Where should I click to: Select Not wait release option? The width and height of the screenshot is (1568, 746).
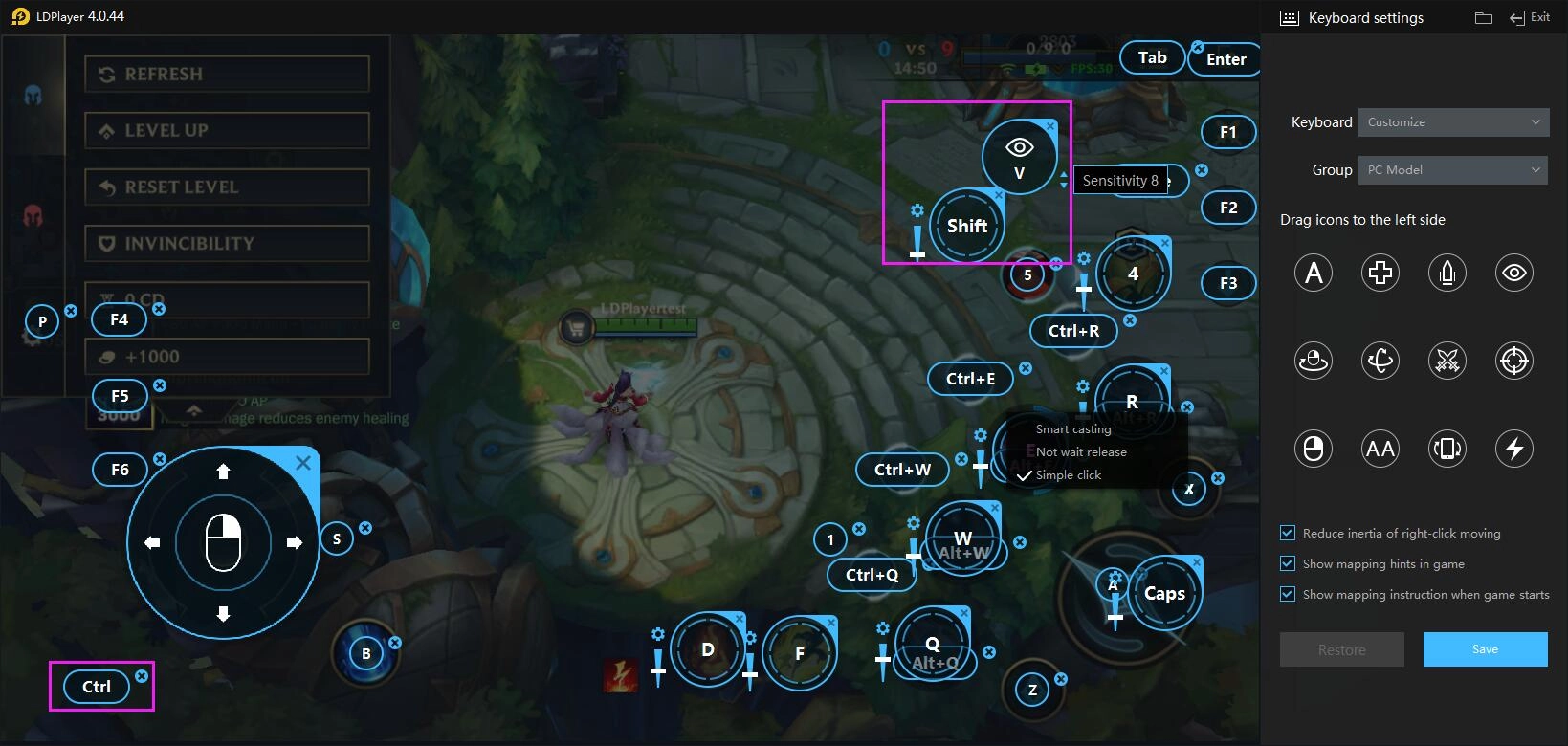click(x=1081, y=451)
